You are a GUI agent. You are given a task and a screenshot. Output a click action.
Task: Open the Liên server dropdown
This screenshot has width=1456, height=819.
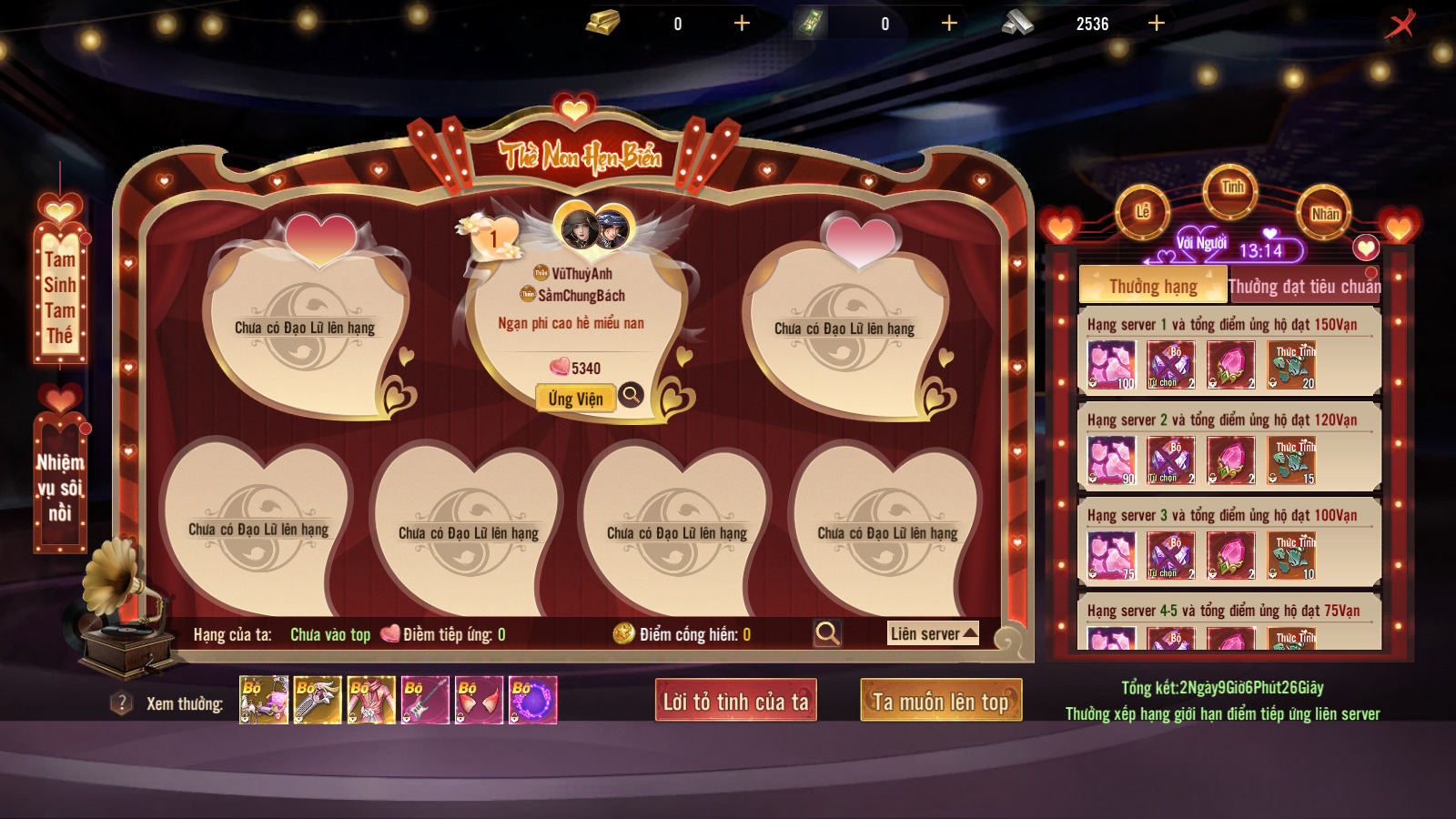[x=933, y=633]
